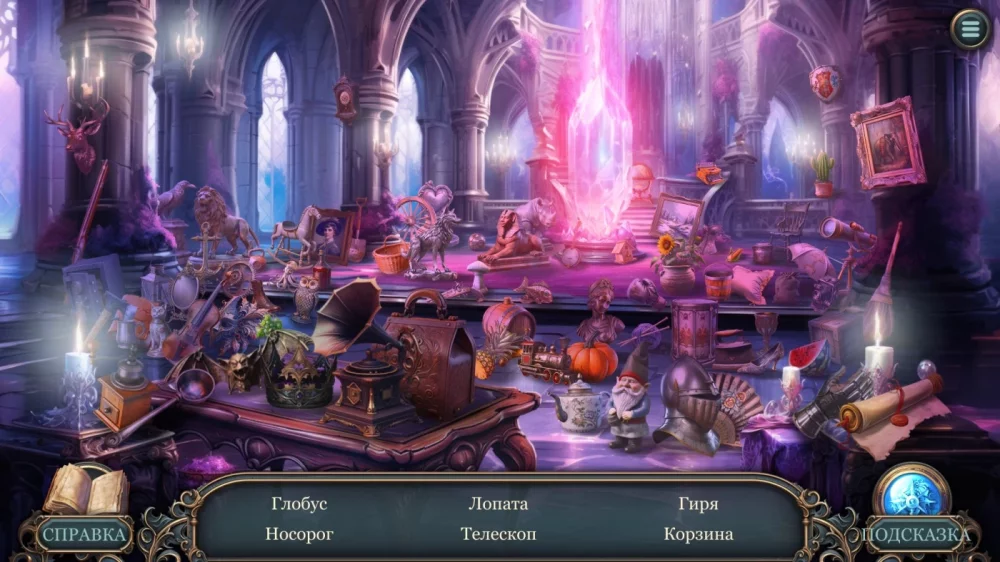Screen dimensions: 1000x562
Task: Click the Корзина list entry
Action: click(698, 534)
